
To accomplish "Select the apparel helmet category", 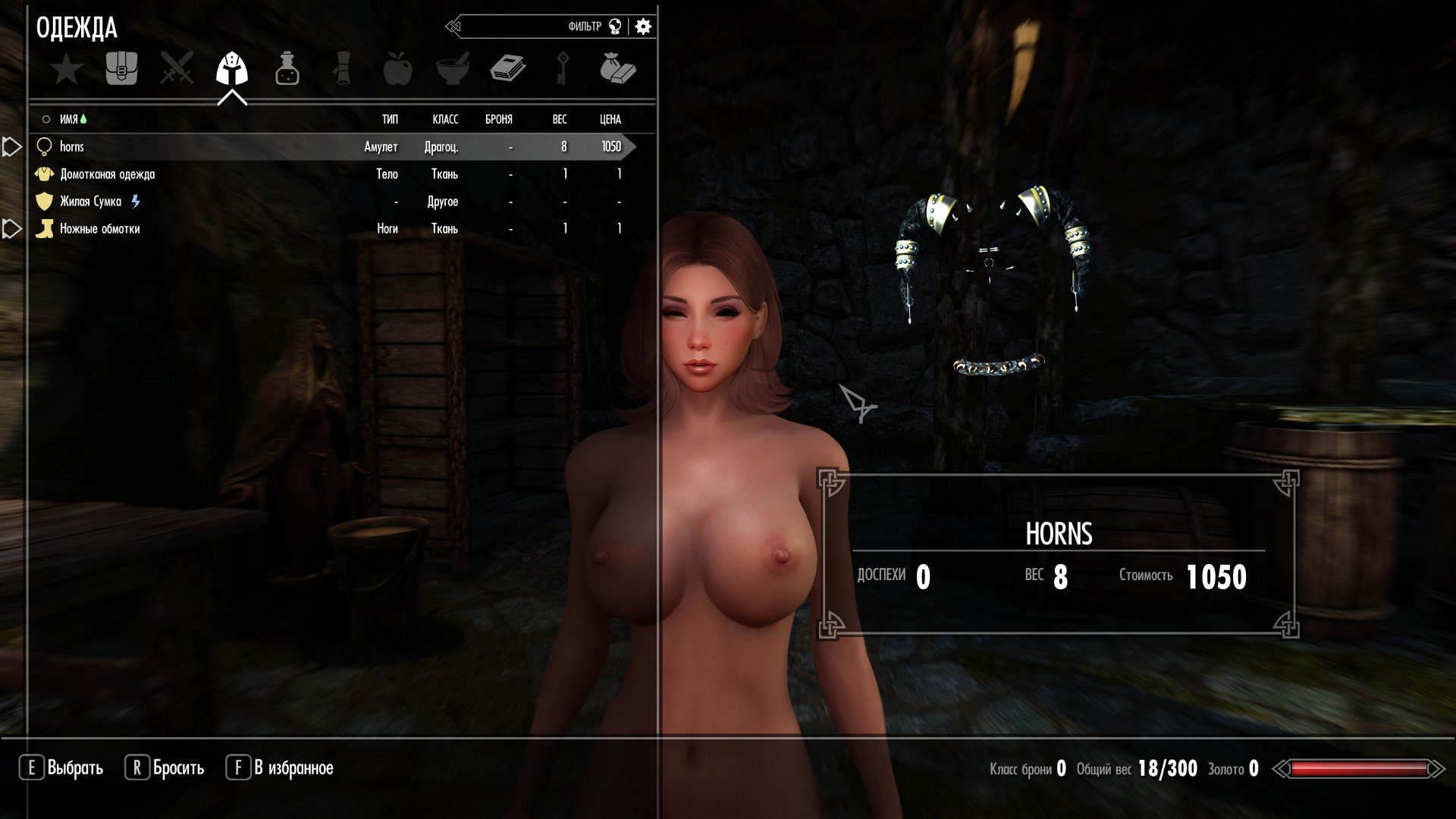I will (232, 70).
